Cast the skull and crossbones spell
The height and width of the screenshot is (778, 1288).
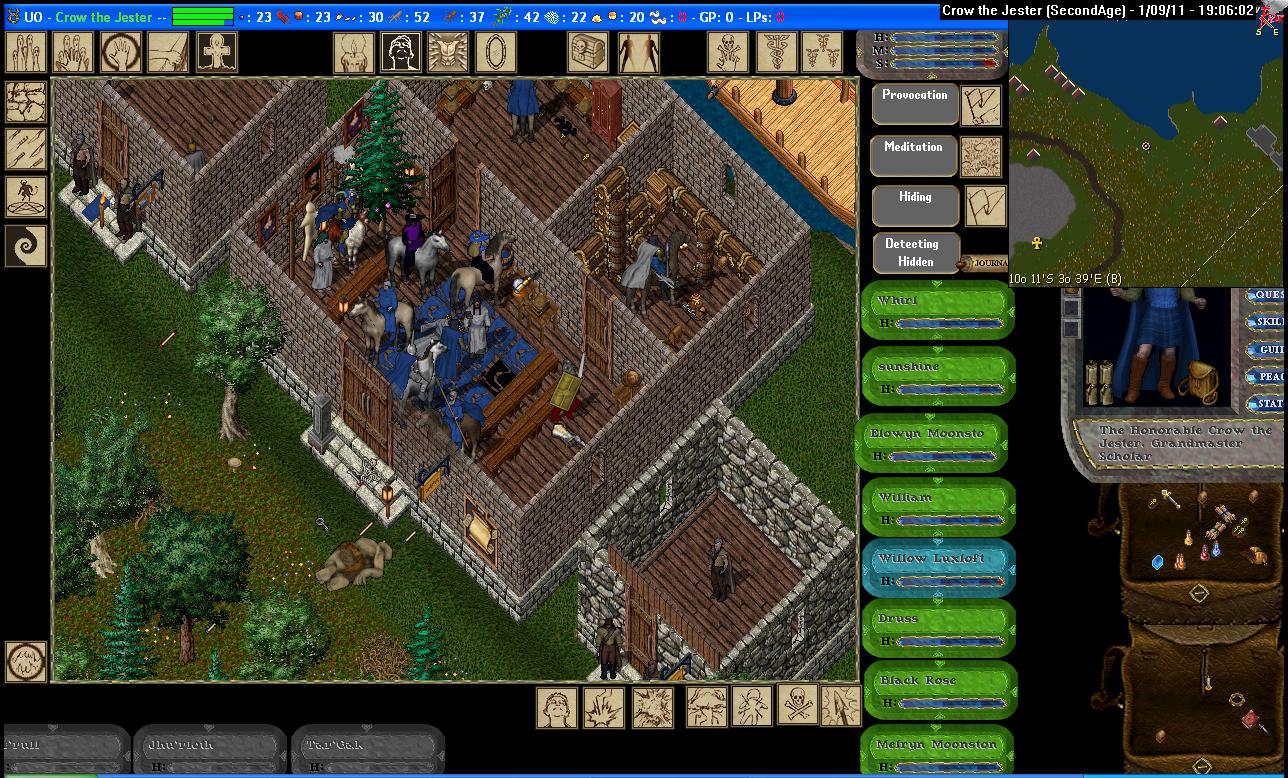pyautogui.click(x=799, y=707)
